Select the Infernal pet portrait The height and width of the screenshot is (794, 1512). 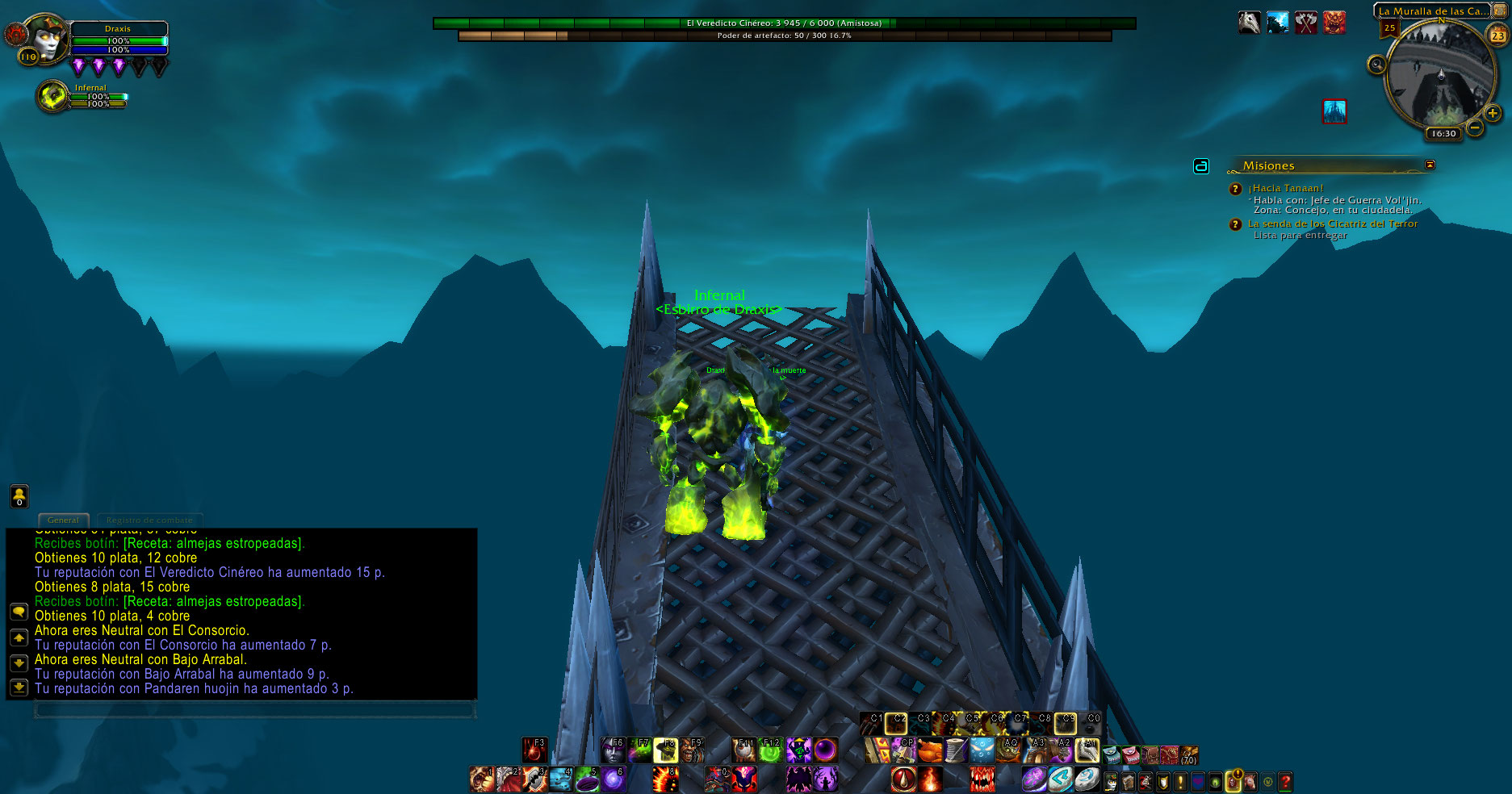(x=53, y=97)
